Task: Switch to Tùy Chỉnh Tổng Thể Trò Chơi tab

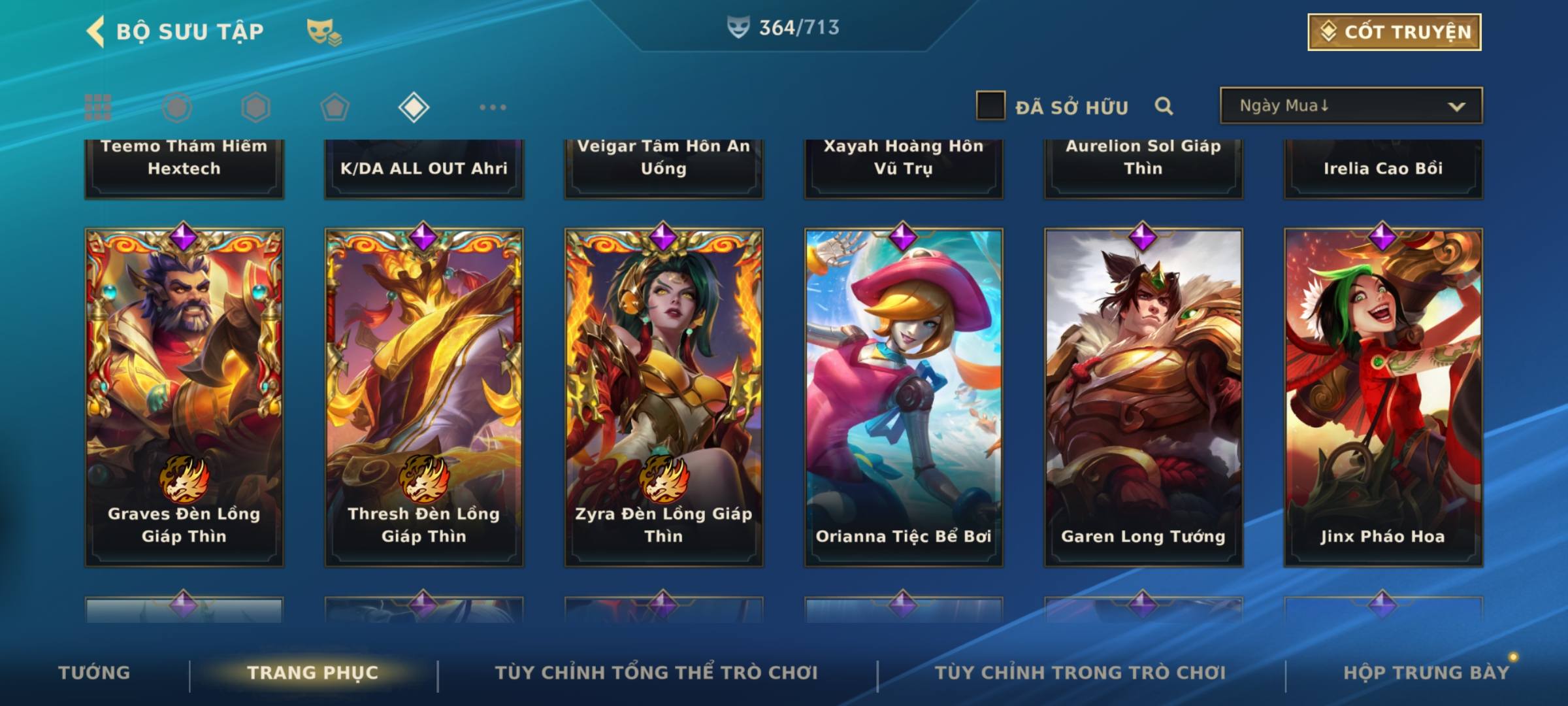Action: click(656, 673)
